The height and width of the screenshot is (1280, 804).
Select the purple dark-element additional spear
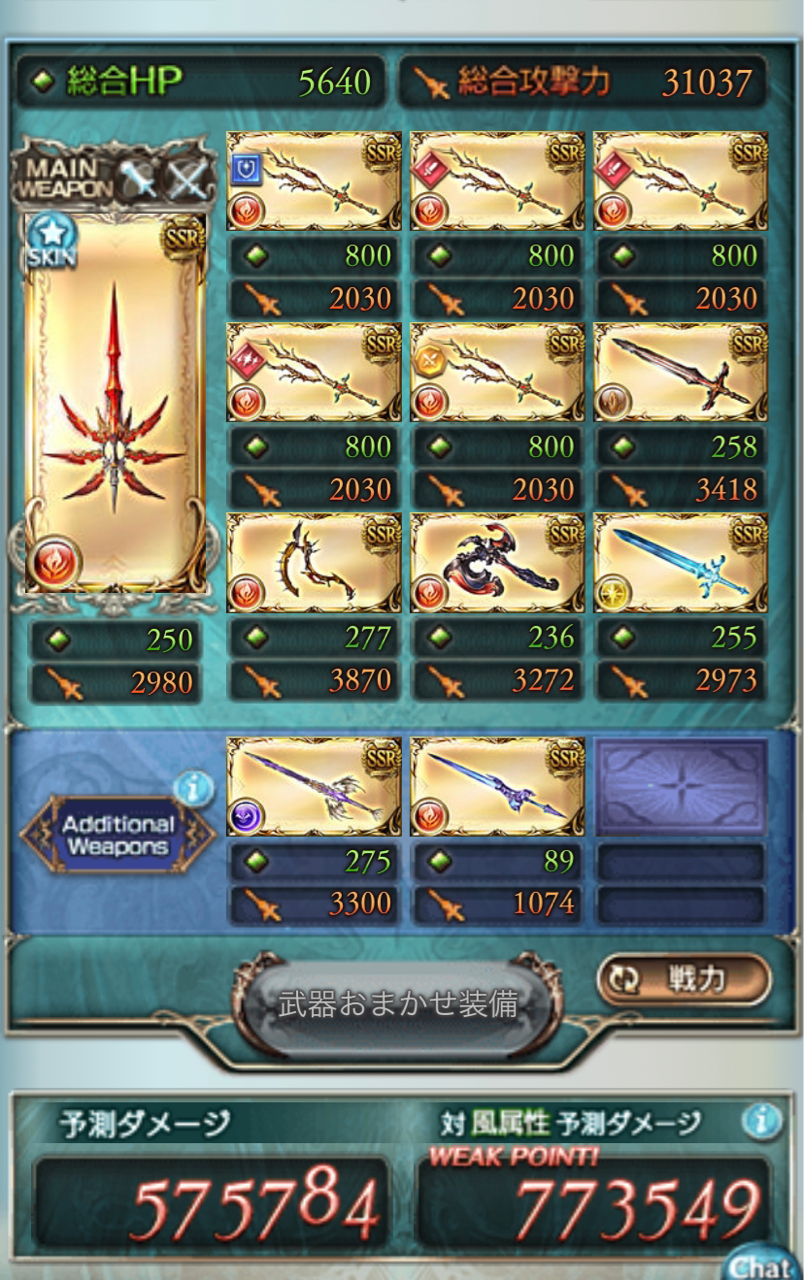(x=314, y=787)
